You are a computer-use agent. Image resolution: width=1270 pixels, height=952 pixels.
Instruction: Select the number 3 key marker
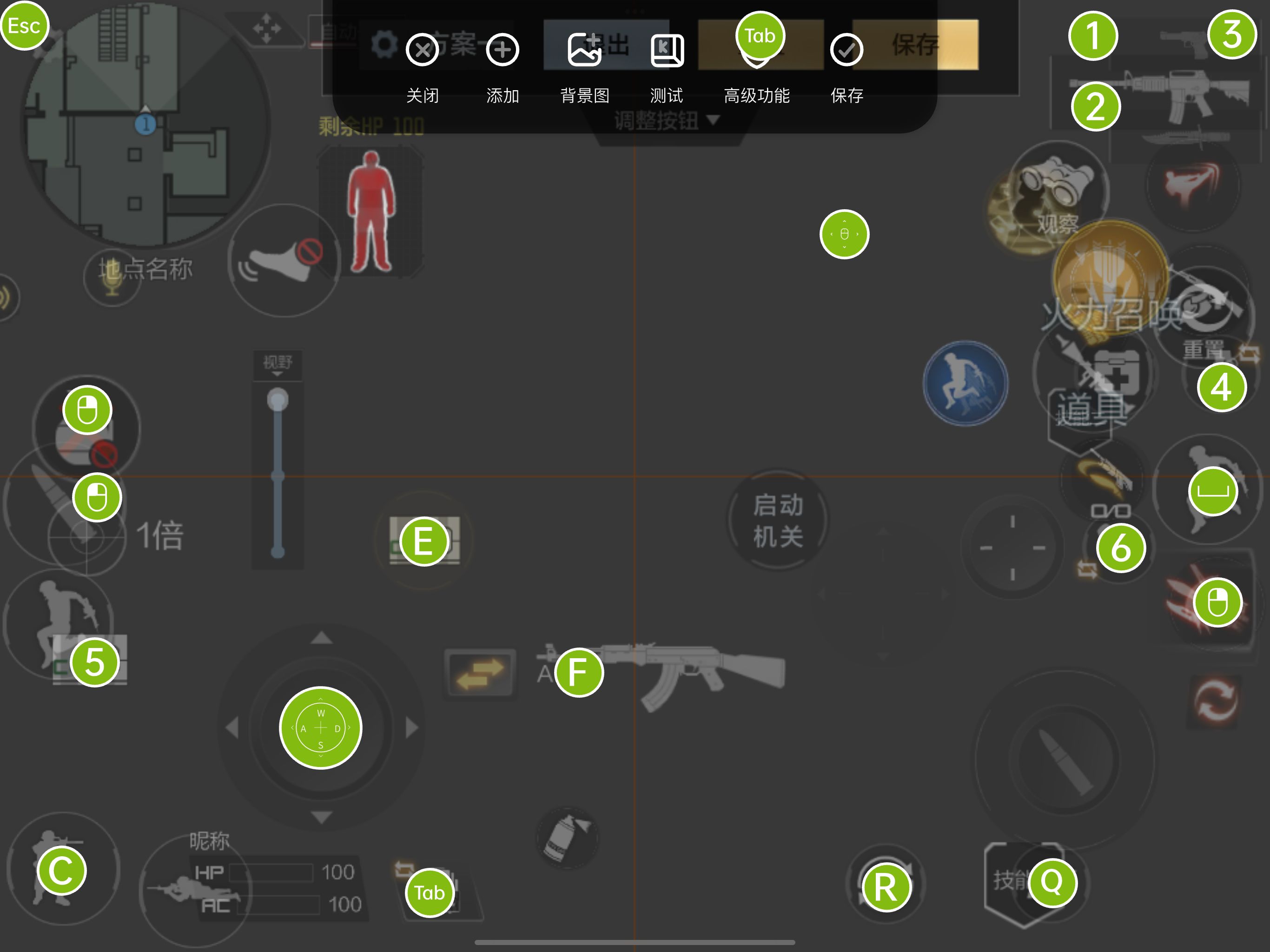coord(1232,34)
